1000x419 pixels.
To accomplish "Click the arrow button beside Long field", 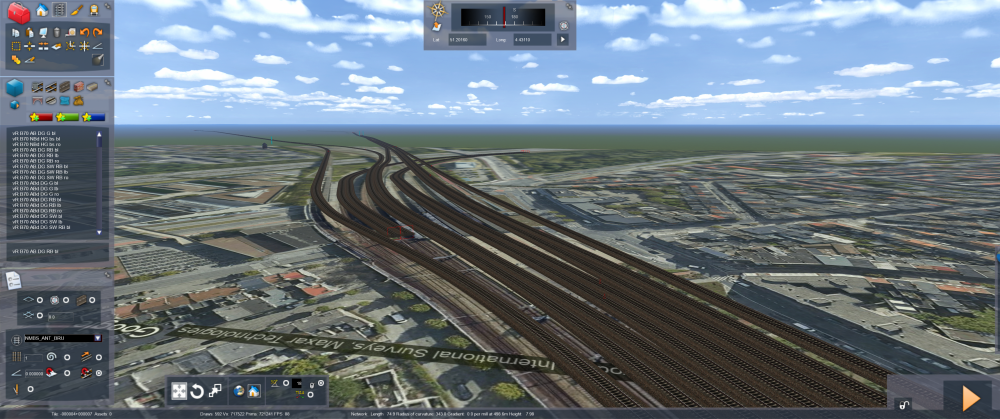I will coord(562,40).
